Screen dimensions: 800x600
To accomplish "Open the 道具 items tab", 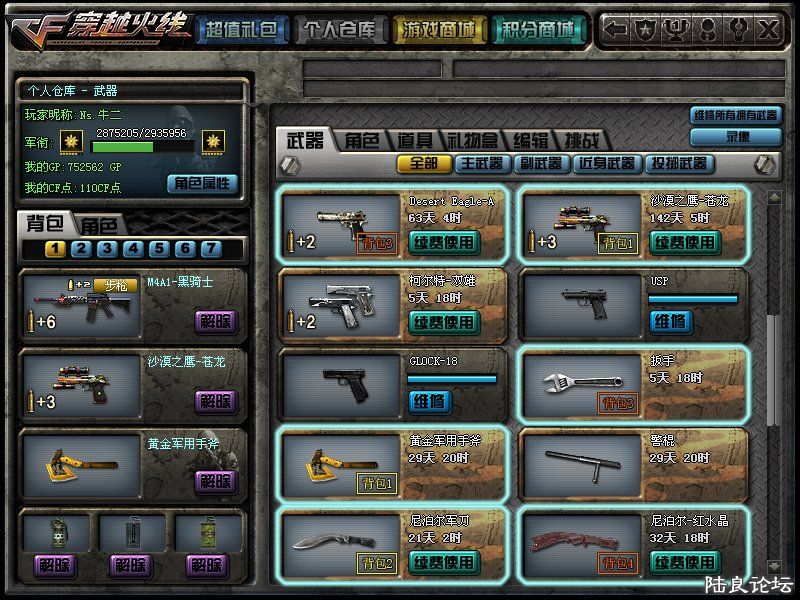I will (414, 141).
